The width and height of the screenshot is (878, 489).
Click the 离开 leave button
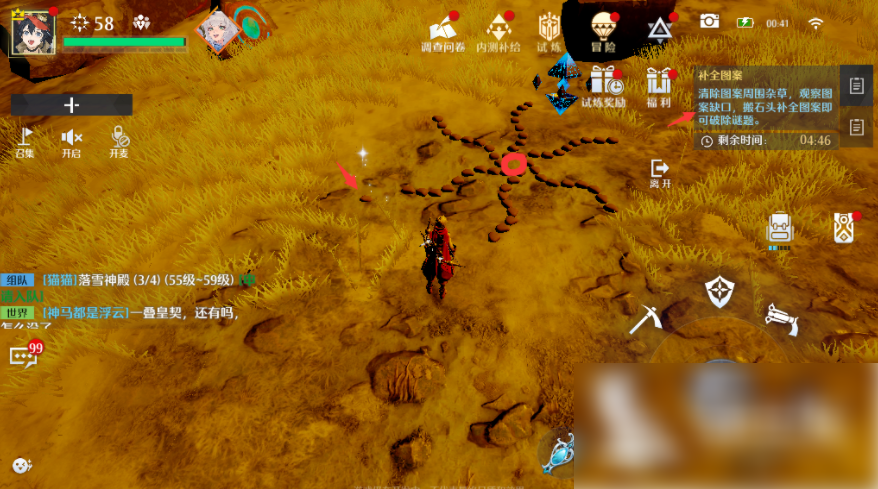point(659,172)
